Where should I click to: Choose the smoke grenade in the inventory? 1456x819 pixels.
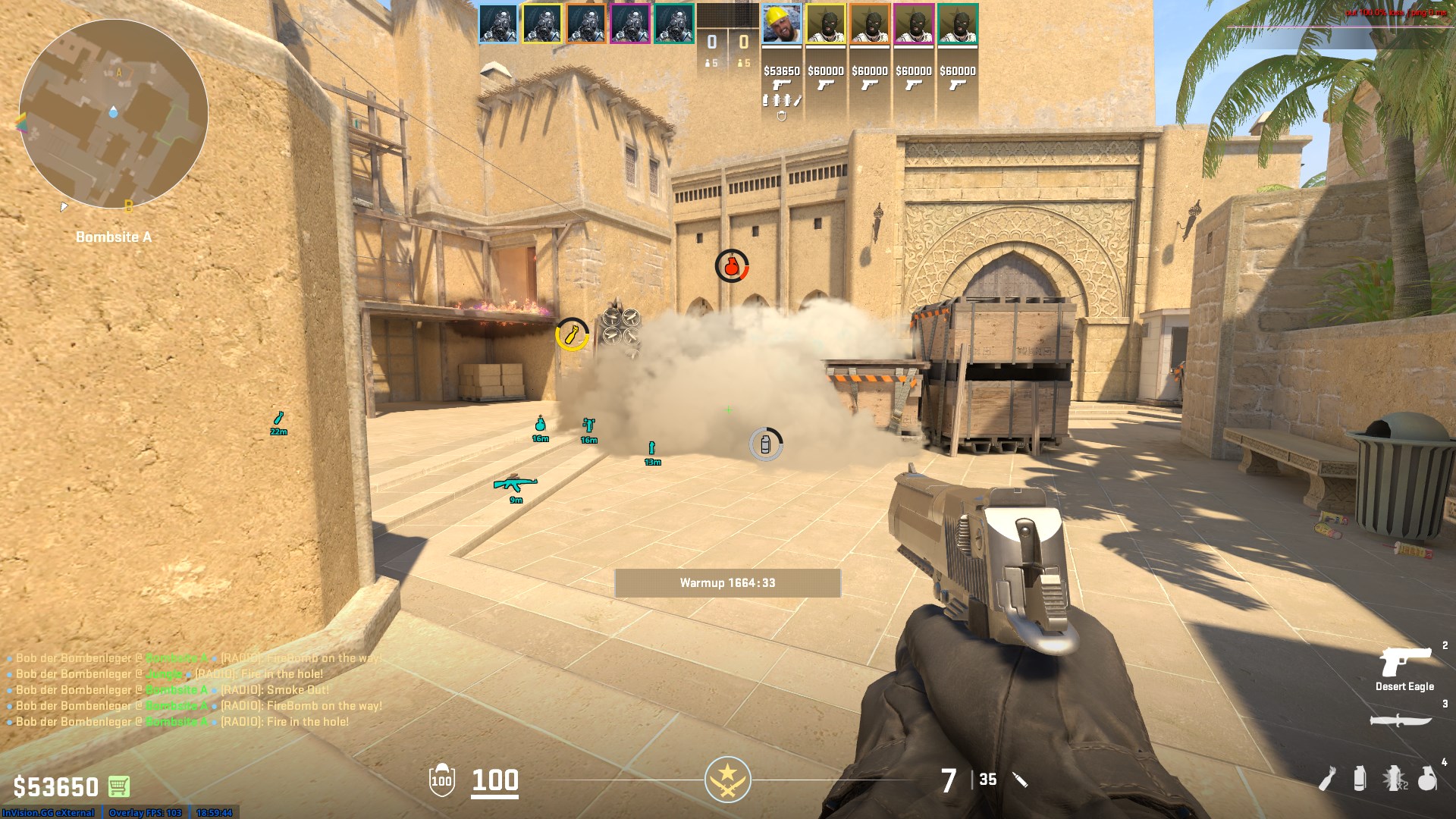tap(1360, 779)
